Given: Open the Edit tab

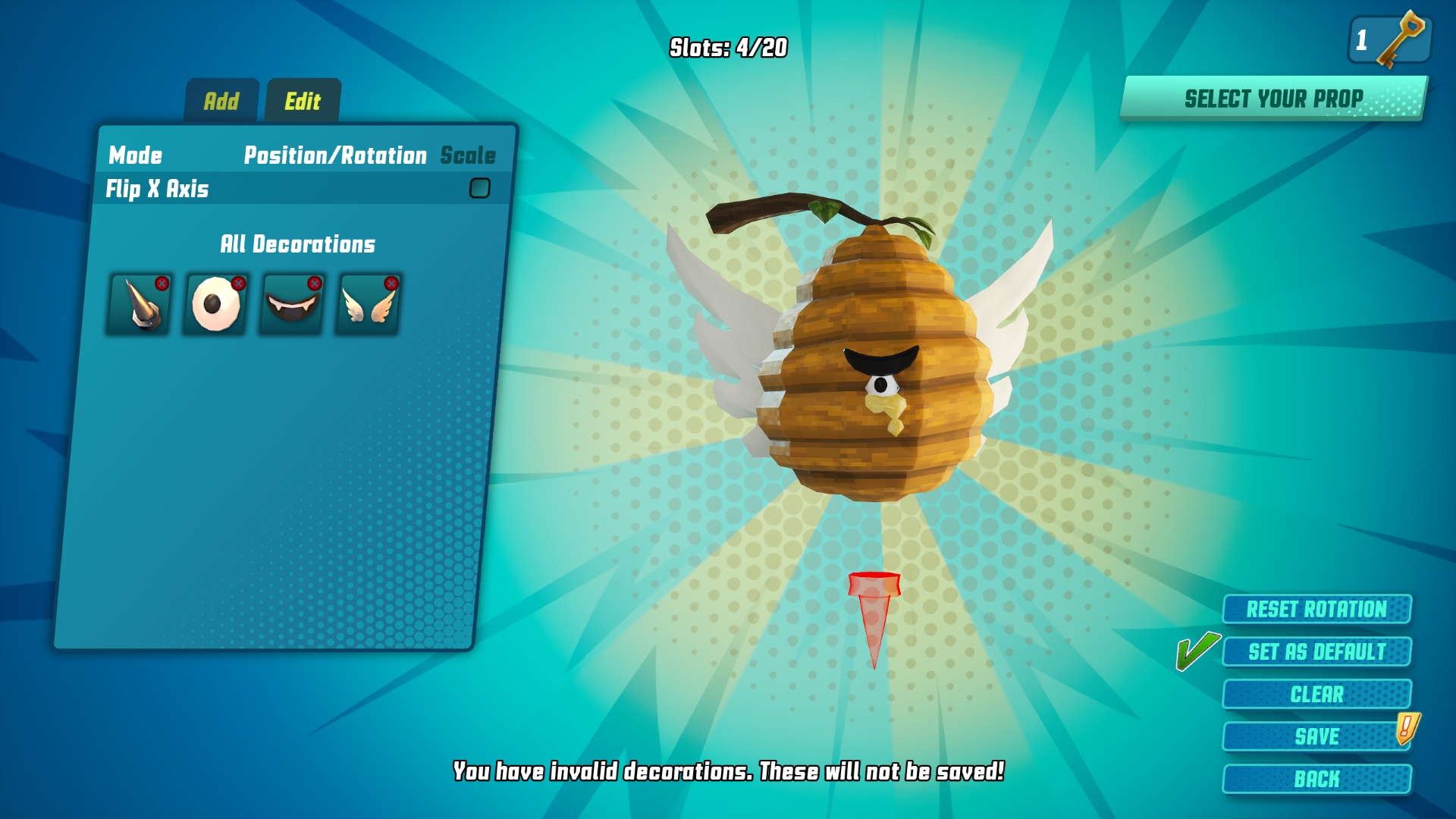Looking at the screenshot, I should click(x=303, y=101).
